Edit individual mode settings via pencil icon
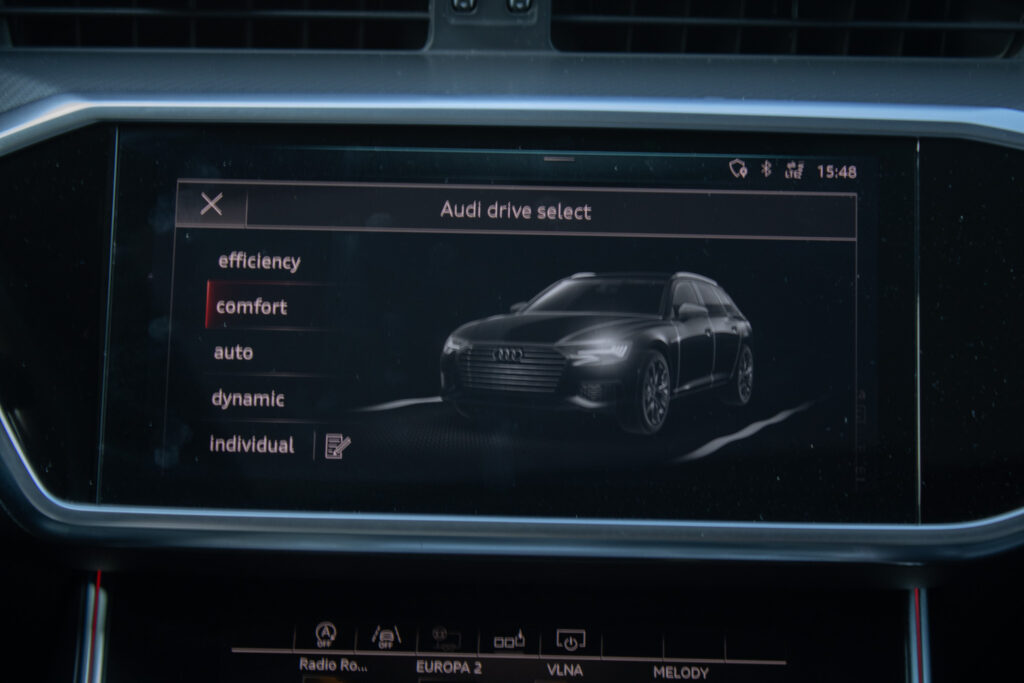1024x683 pixels. 337,446
